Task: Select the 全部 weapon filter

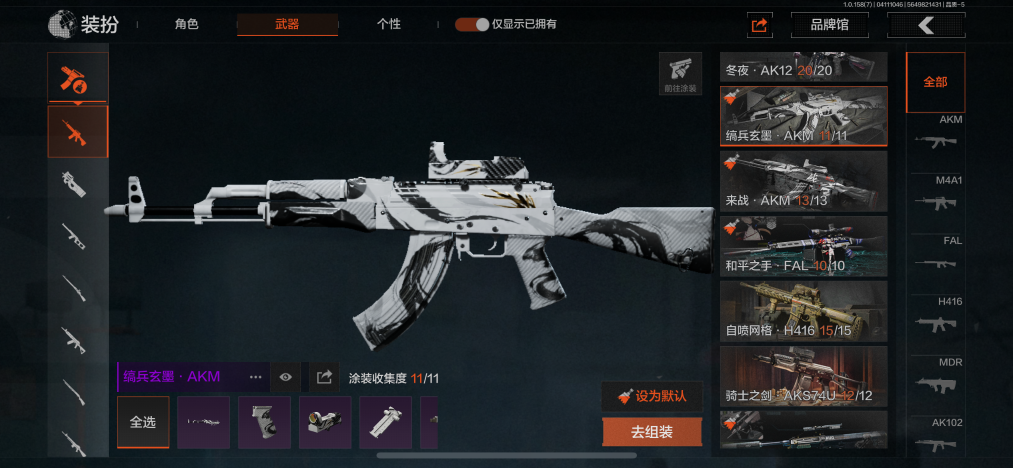Action: point(935,82)
